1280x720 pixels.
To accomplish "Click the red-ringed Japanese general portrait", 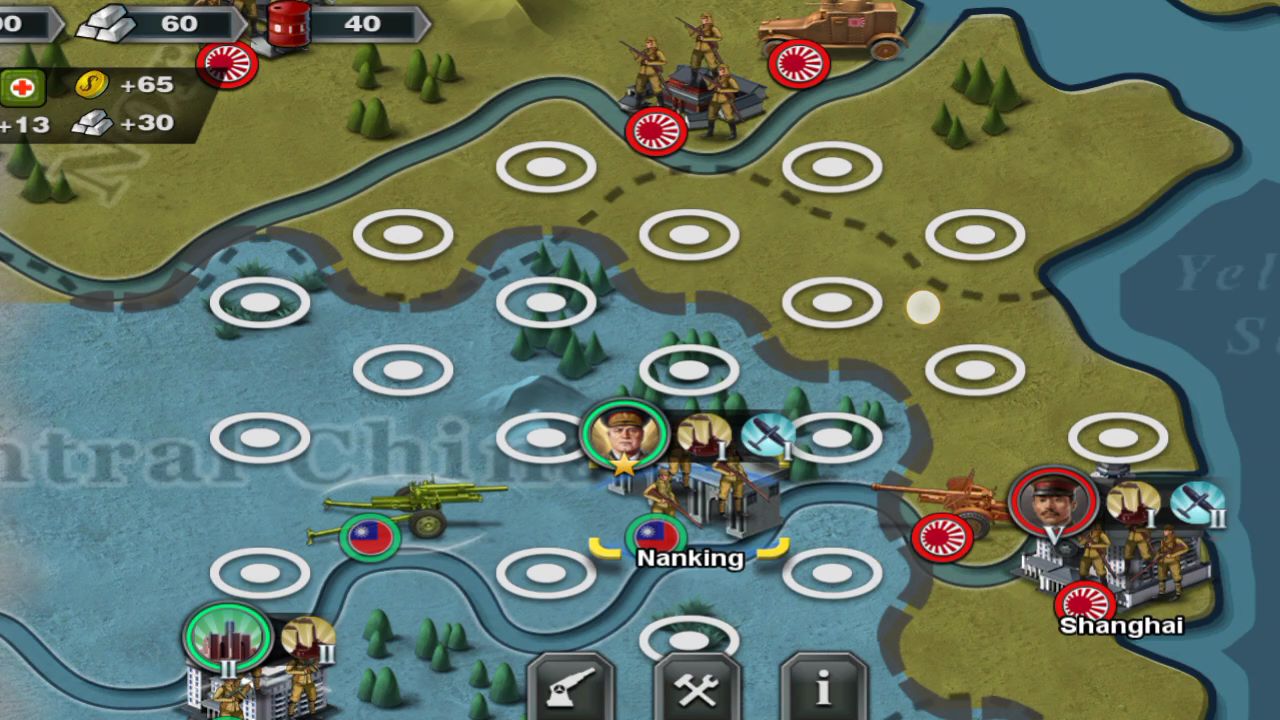I will tap(1053, 502).
